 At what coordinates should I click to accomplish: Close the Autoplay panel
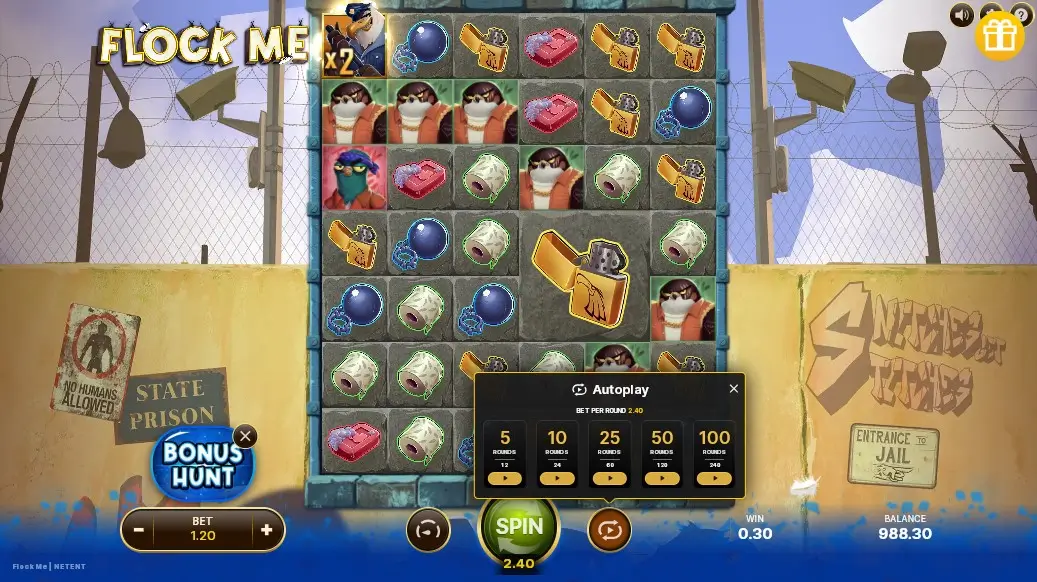pyautogui.click(x=733, y=389)
